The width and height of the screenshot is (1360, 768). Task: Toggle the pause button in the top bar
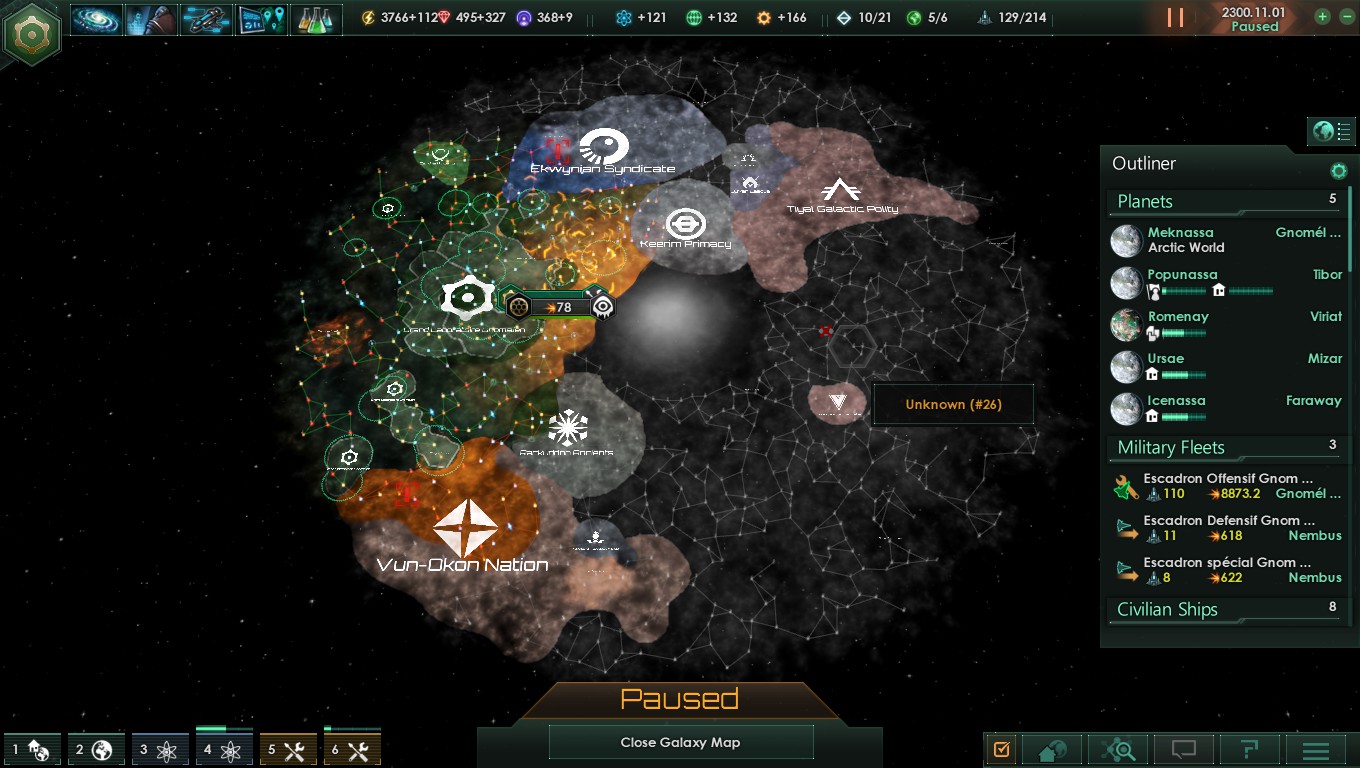(1175, 18)
